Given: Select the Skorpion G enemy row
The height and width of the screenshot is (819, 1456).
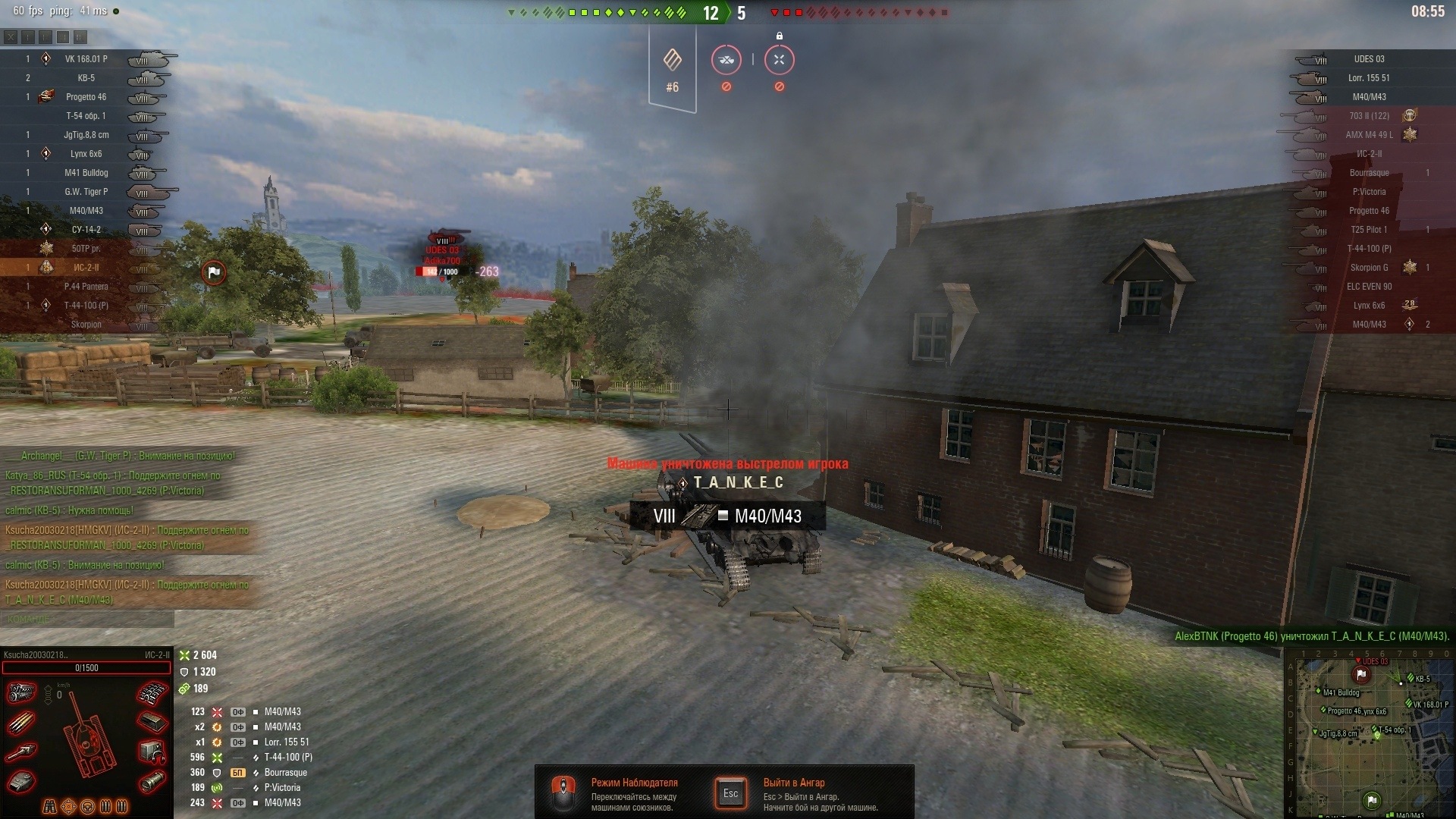Looking at the screenshot, I should coord(1369,268).
